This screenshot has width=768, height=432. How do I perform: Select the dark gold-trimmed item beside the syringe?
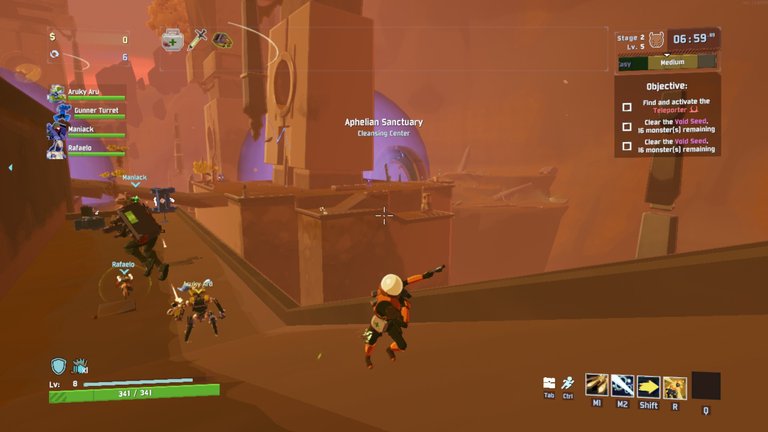222,40
